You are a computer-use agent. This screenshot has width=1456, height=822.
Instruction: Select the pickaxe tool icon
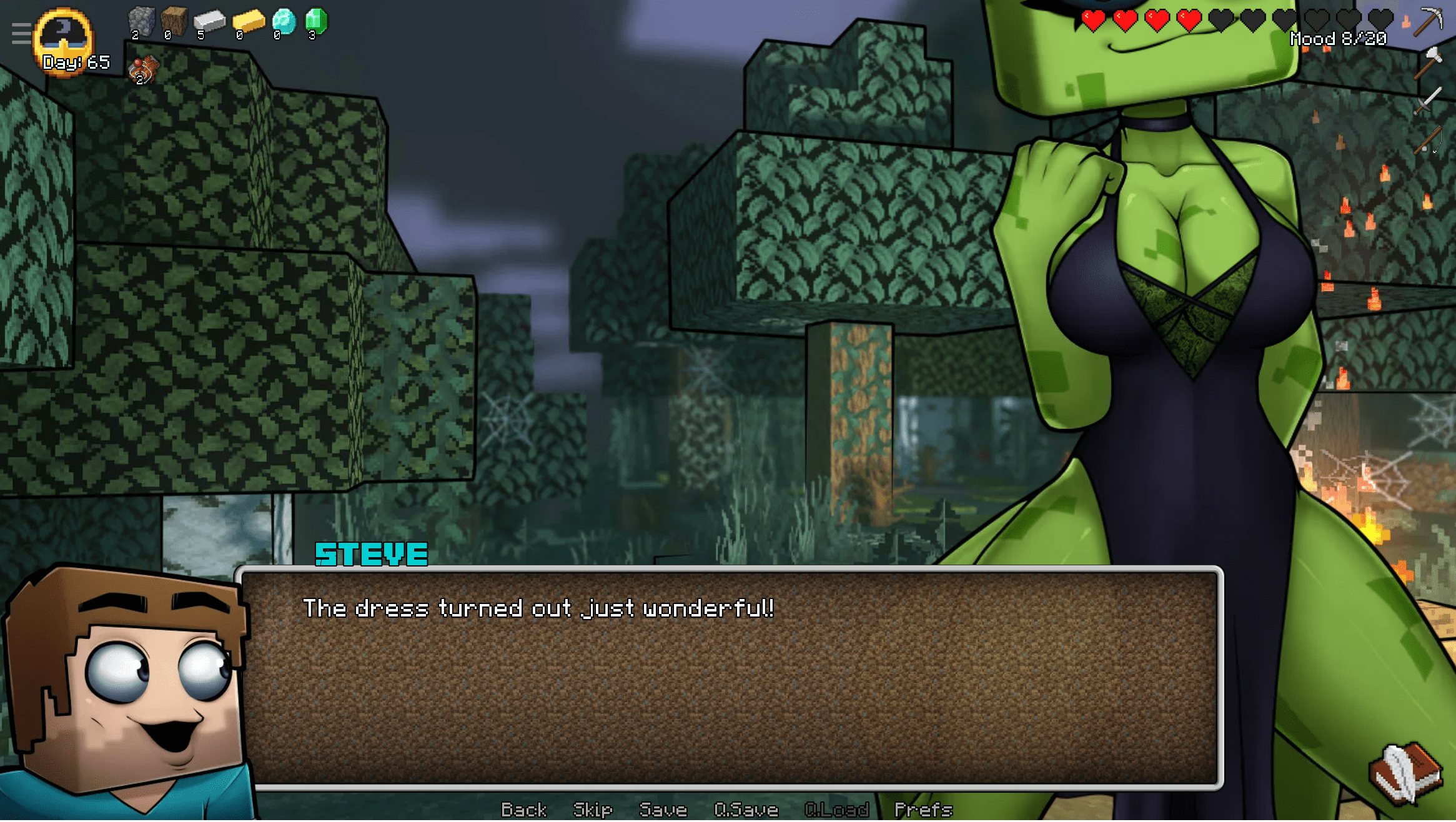tap(1428, 21)
